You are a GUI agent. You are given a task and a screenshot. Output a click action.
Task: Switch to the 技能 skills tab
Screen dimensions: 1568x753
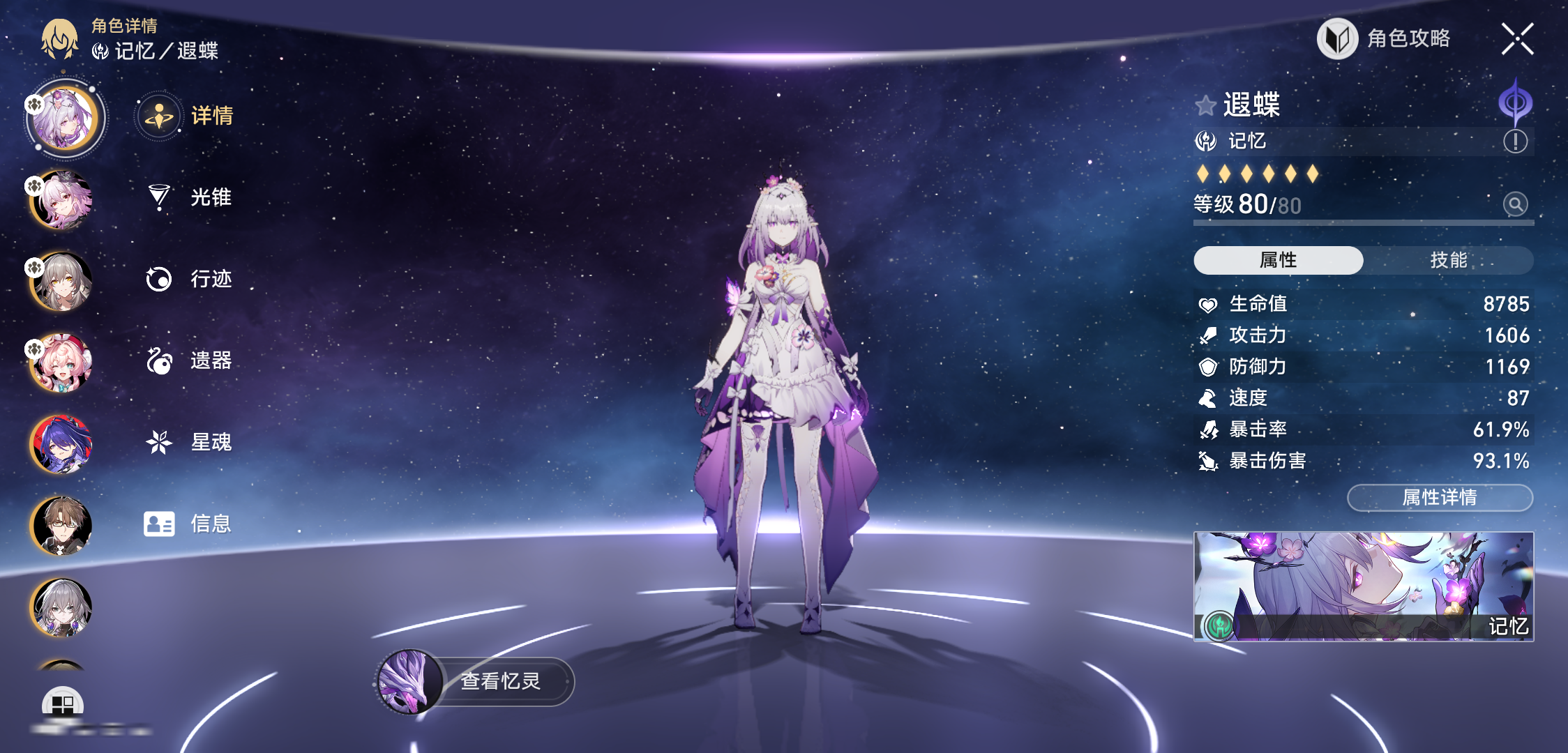click(1448, 260)
